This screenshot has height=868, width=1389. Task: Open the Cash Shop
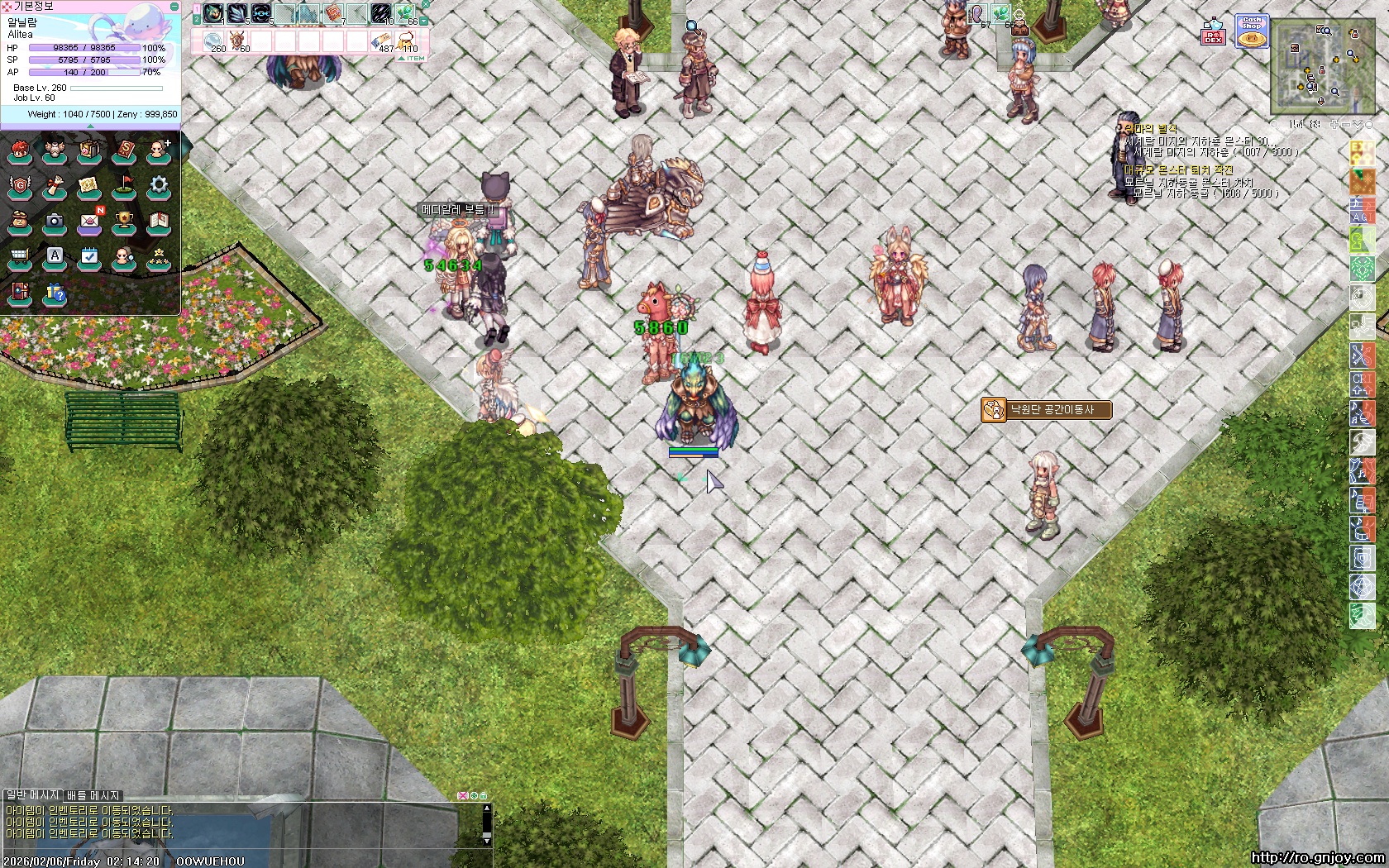tap(1251, 31)
